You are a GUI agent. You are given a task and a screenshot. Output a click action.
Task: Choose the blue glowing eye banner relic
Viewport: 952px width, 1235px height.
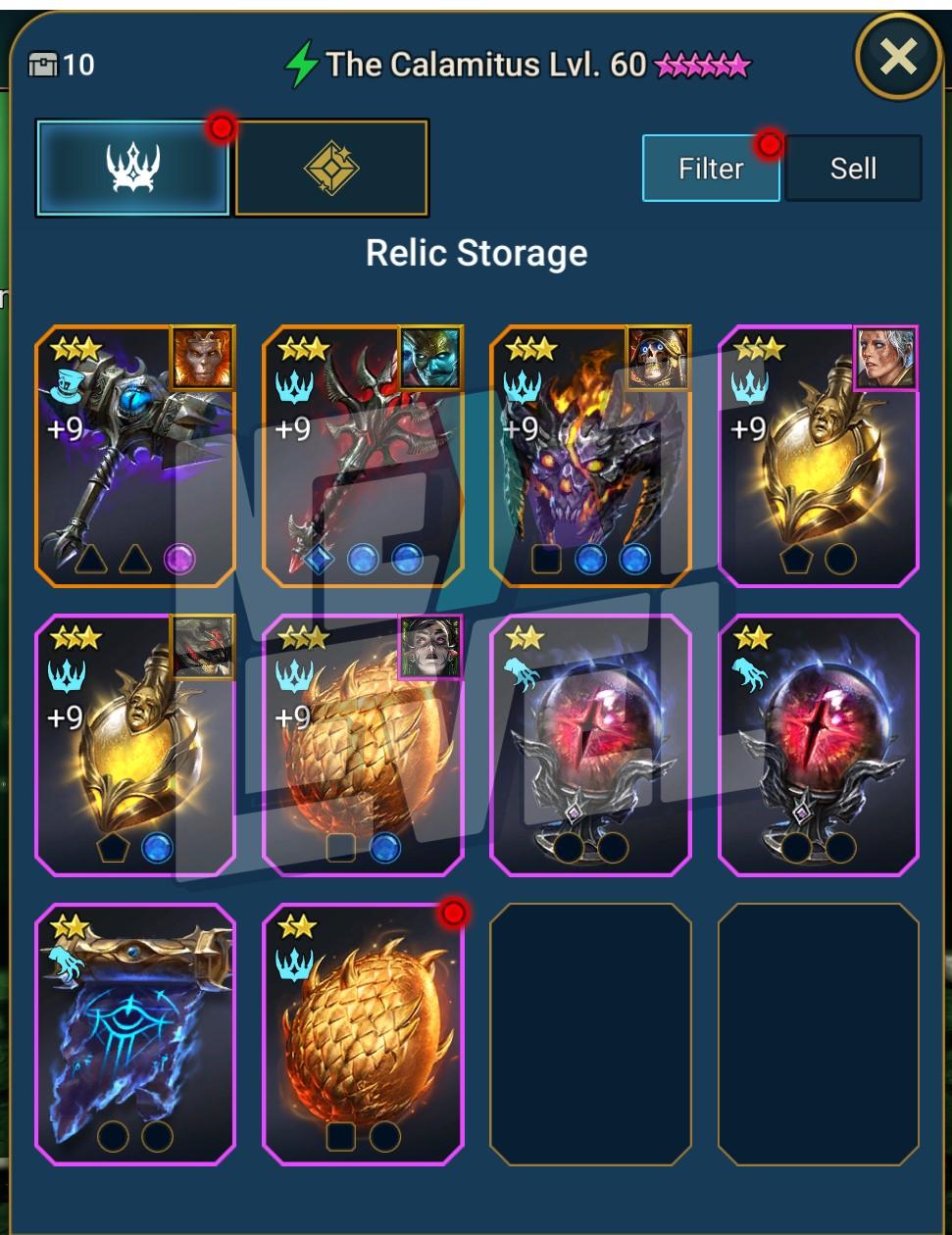(135, 1034)
